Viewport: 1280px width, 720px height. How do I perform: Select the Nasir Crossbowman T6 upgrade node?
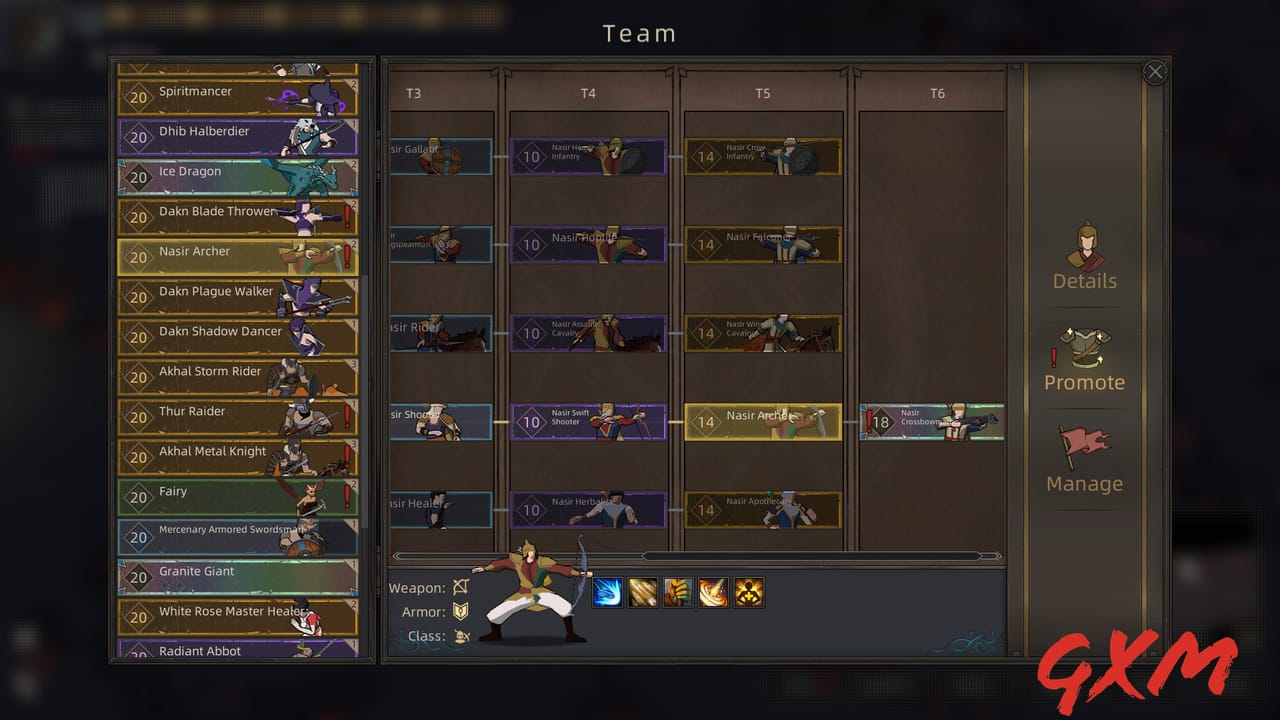[x=930, y=421]
